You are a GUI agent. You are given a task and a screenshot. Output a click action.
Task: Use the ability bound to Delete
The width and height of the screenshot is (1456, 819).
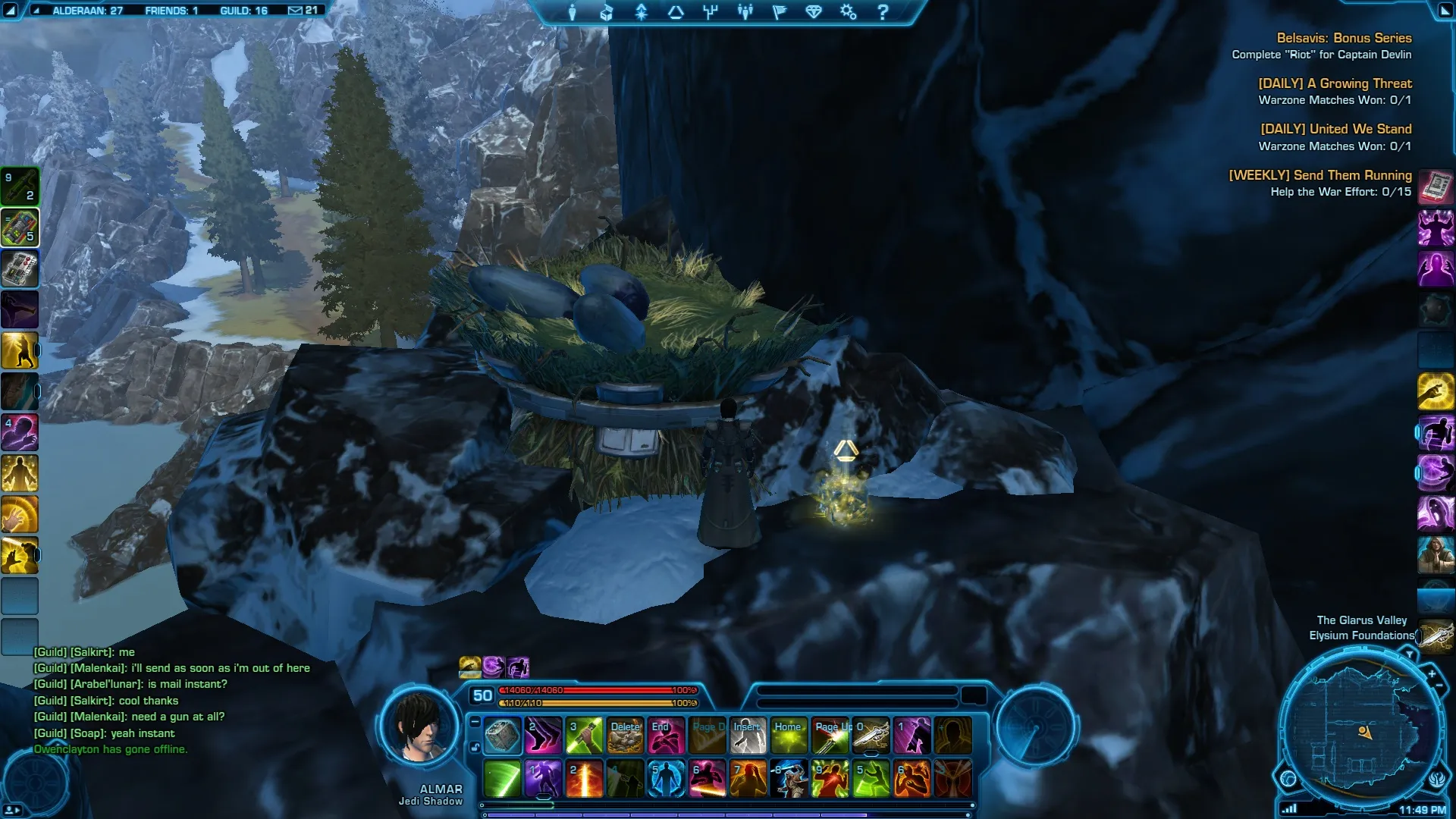[x=626, y=736]
